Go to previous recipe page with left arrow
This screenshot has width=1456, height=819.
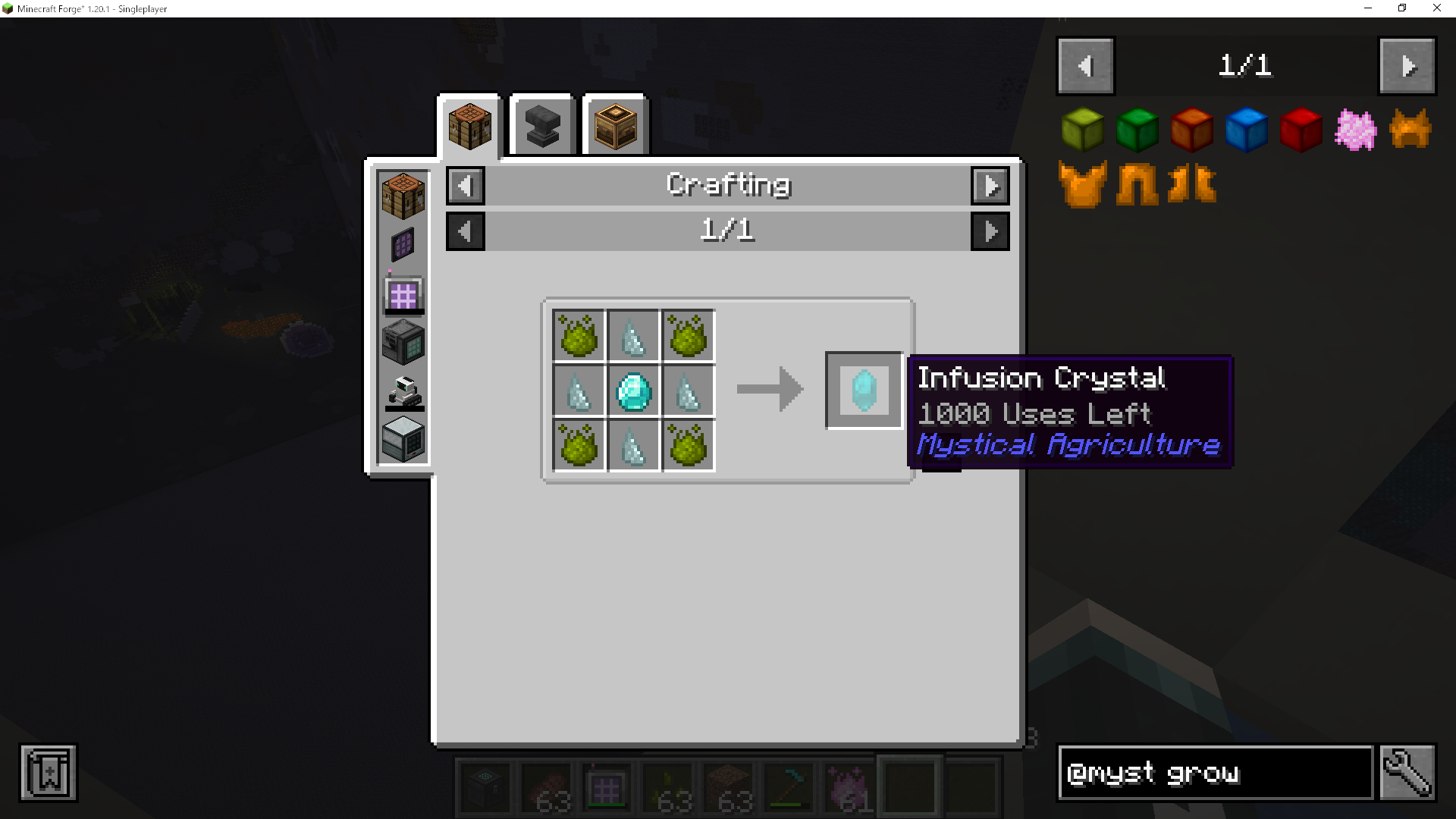pyautogui.click(x=465, y=231)
